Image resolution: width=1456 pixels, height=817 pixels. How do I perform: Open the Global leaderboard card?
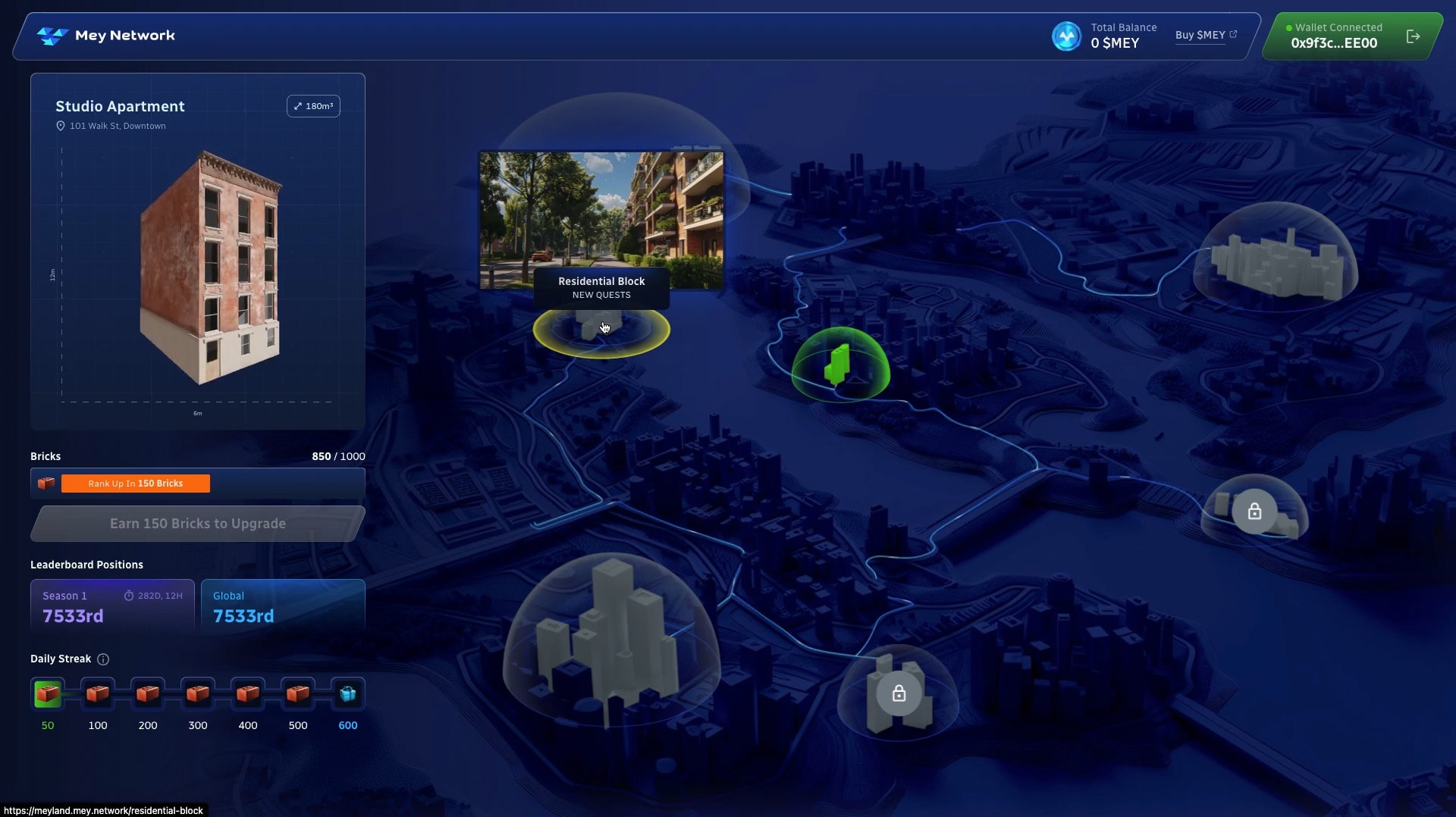tap(283, 606)
